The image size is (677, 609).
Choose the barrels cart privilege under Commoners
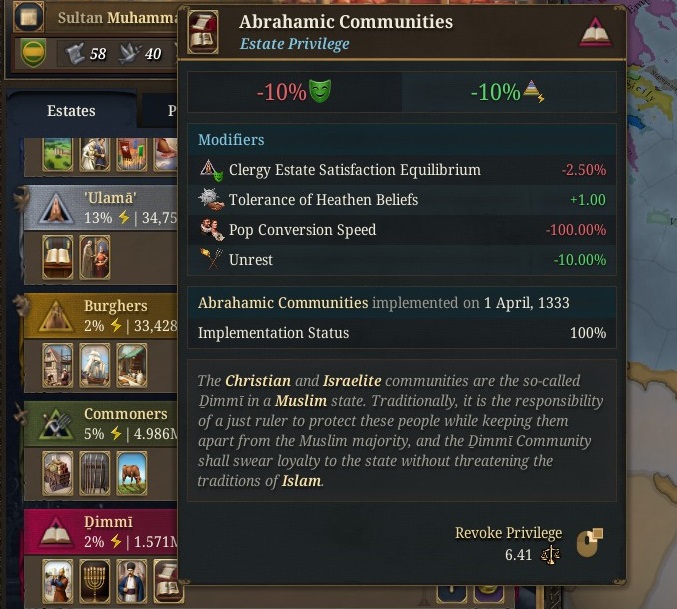[x=59, y=473]
